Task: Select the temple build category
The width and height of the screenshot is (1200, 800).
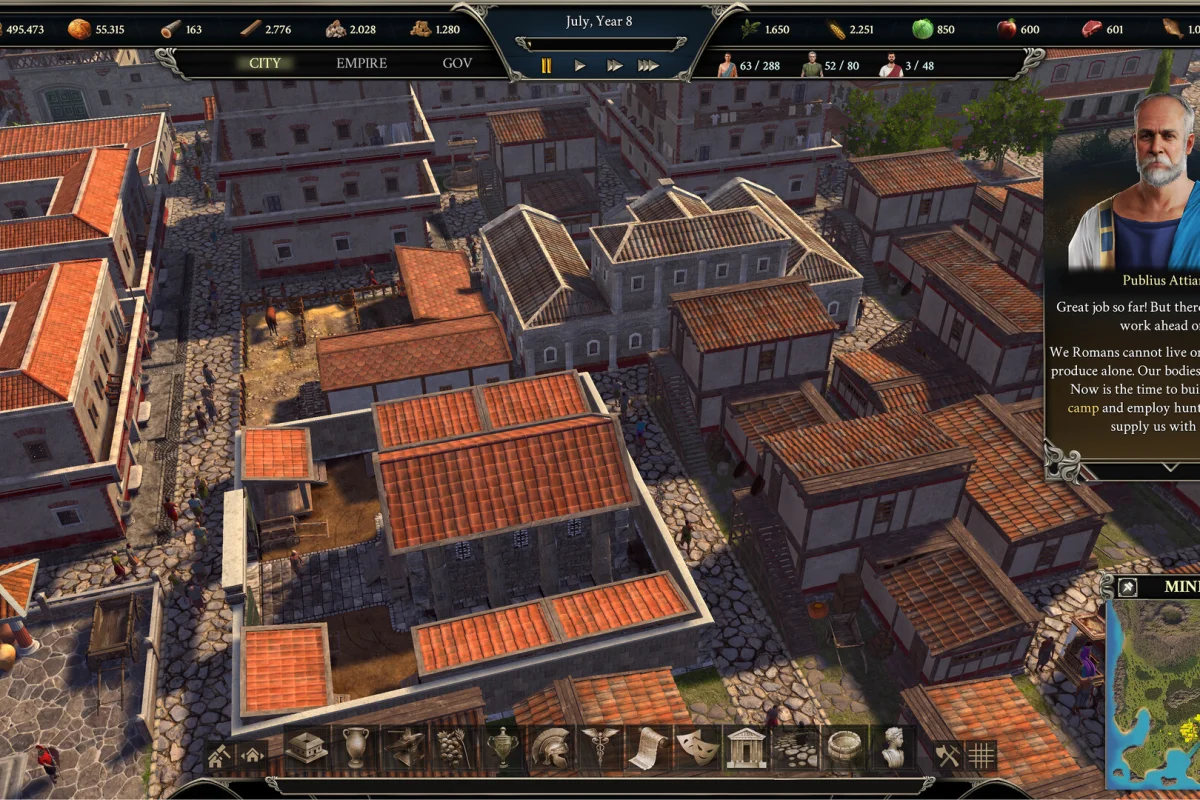Action: 745,747
